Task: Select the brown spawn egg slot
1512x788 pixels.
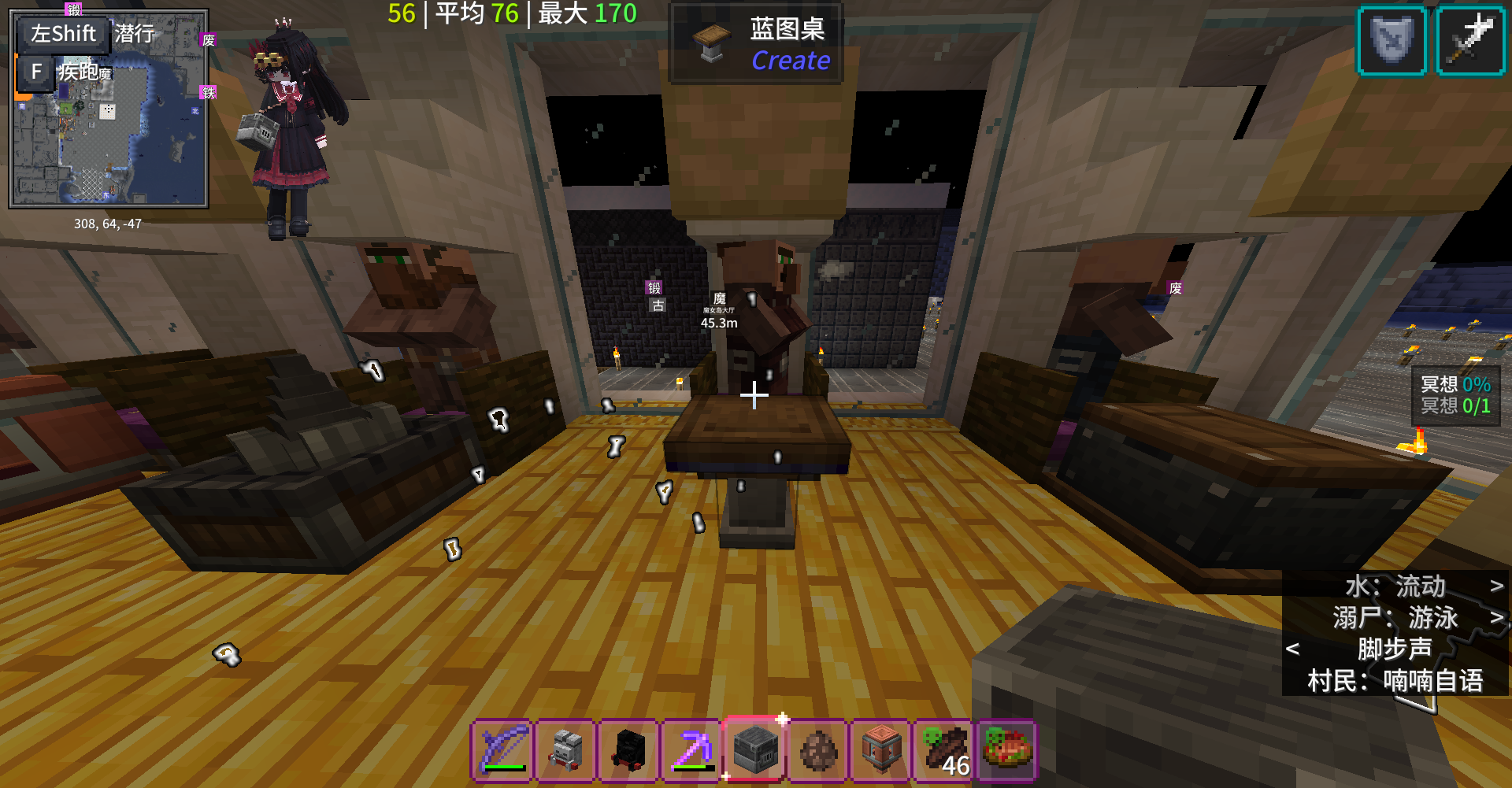Action: (x=818, y=750)
